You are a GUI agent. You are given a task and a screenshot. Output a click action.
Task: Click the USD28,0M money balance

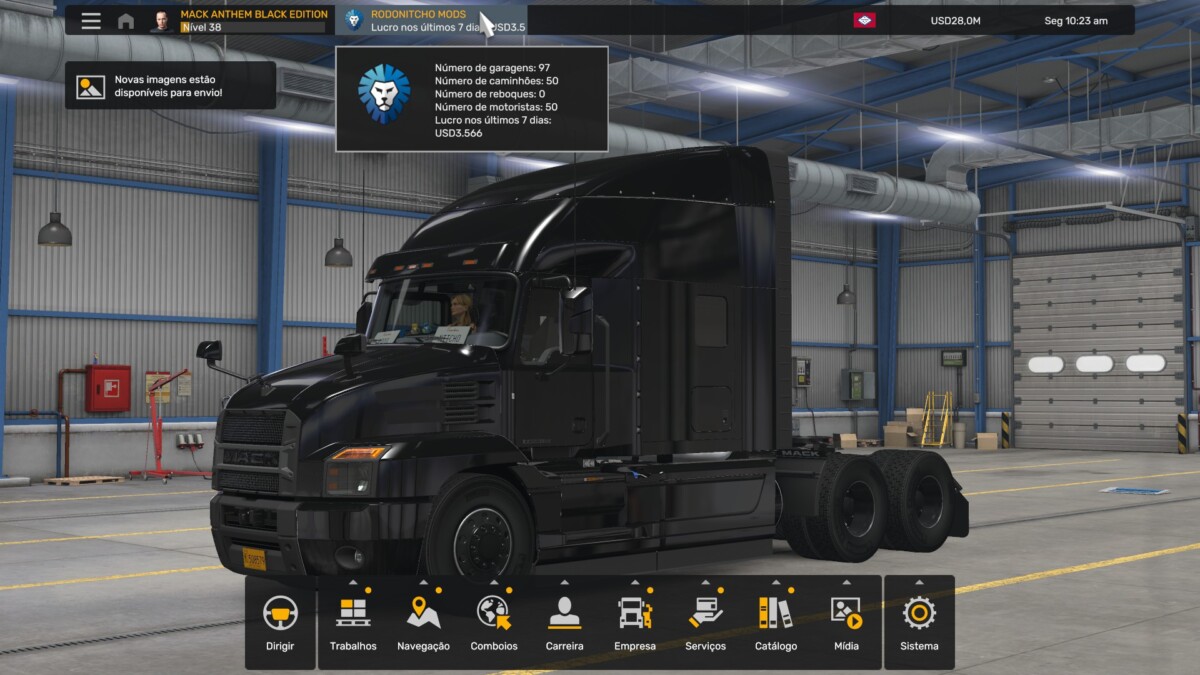955,21
